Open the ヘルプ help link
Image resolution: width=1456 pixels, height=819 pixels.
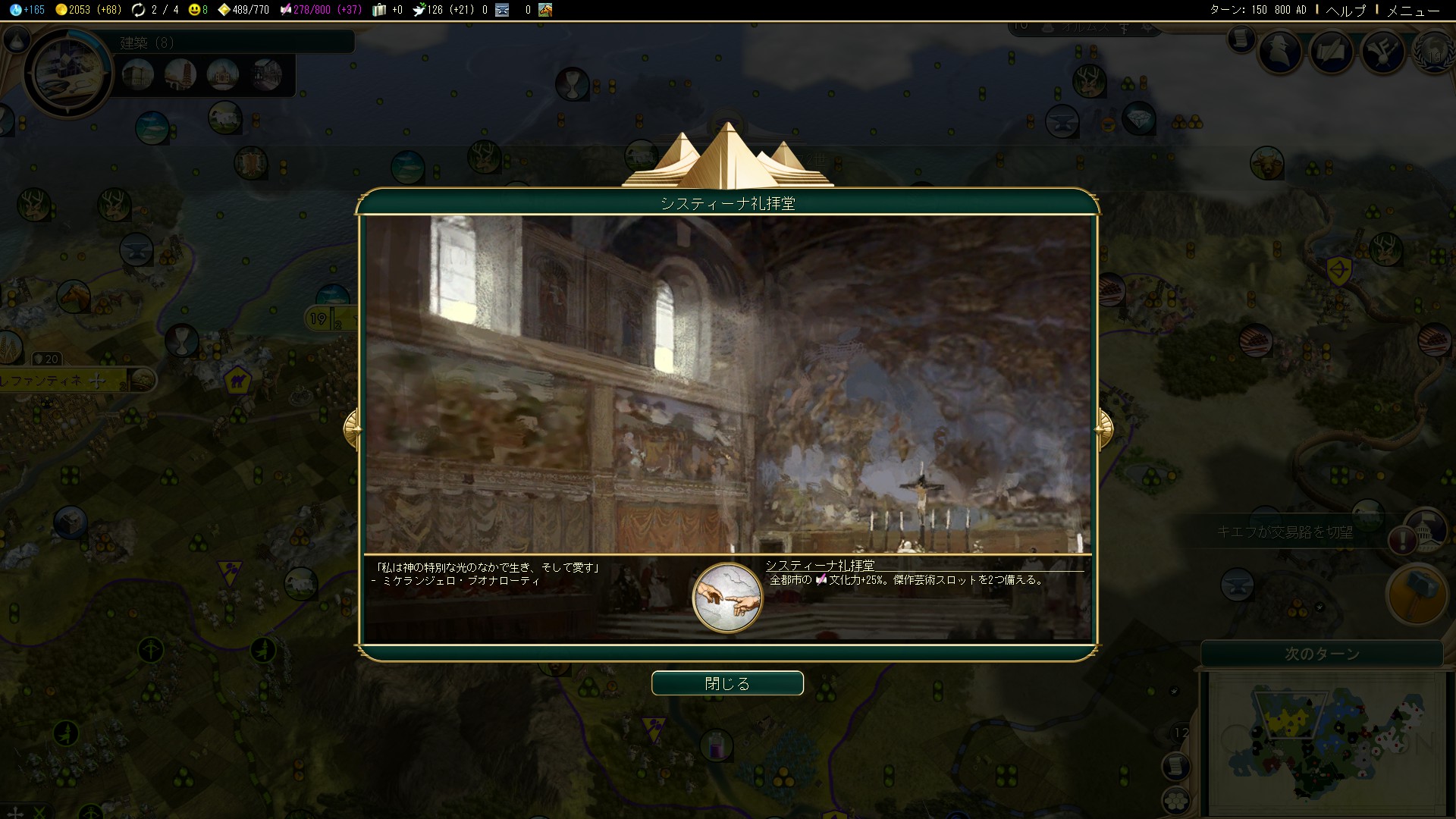click(1345, 10)
